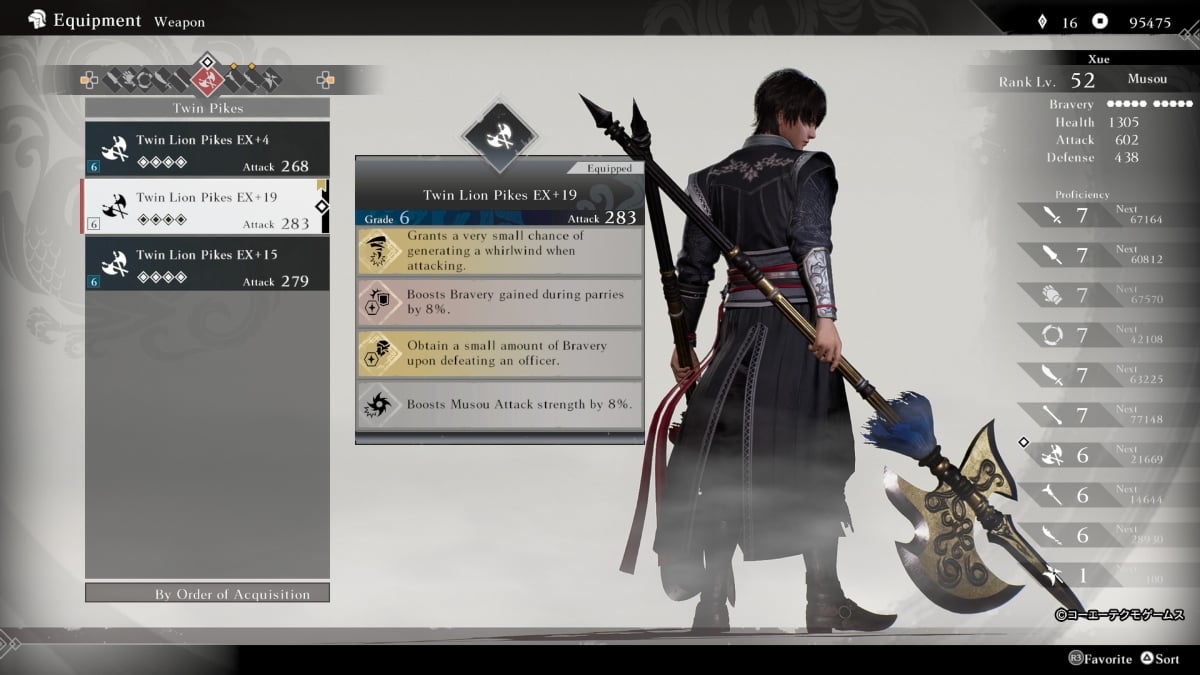1200x675 pixels.
Task: Switch to the wheels weapon tab
Action: (x=144, y=78)
